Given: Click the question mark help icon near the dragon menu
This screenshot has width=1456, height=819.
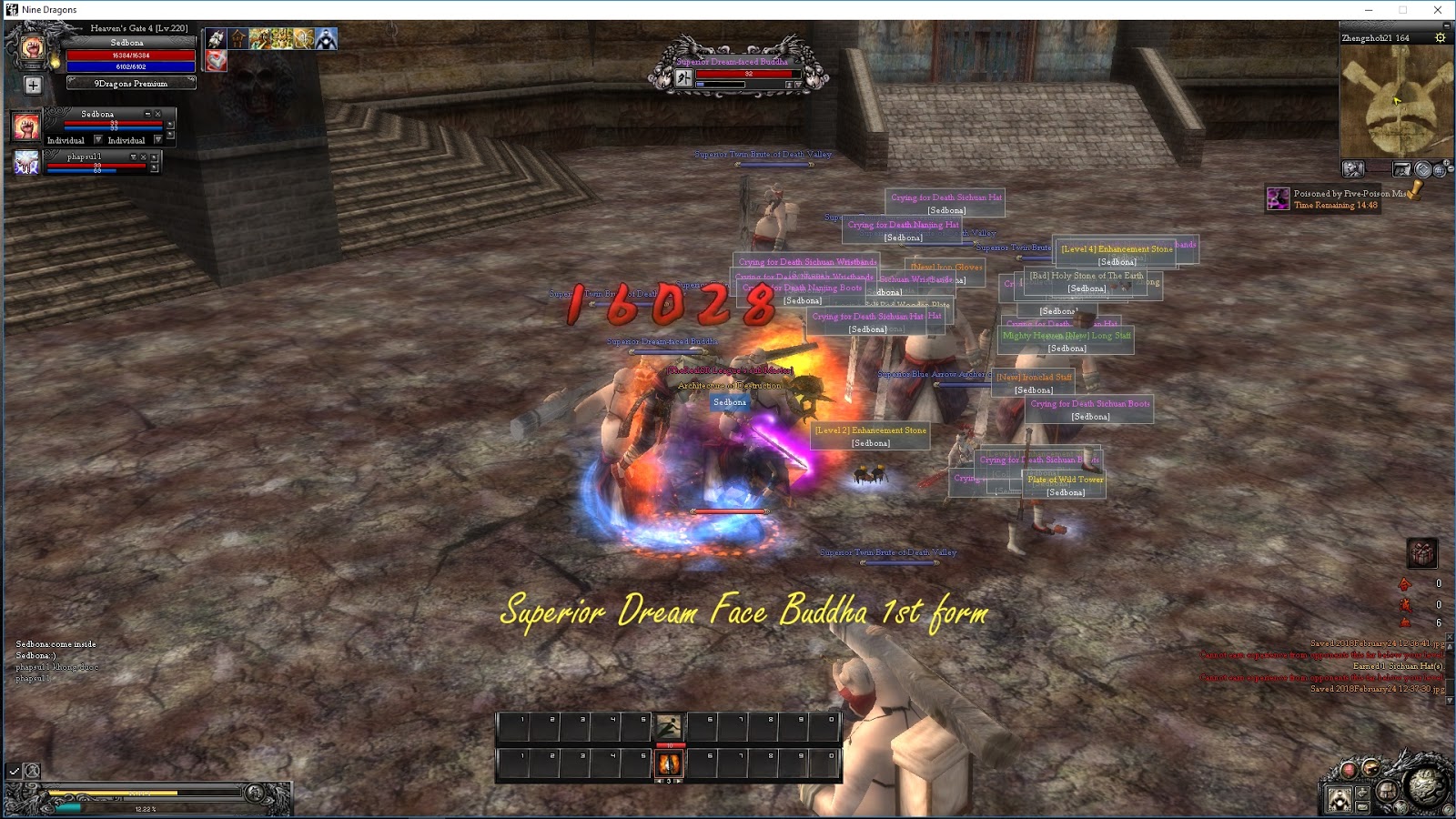Looking at the screenshot, I should tap(1449, 808).
